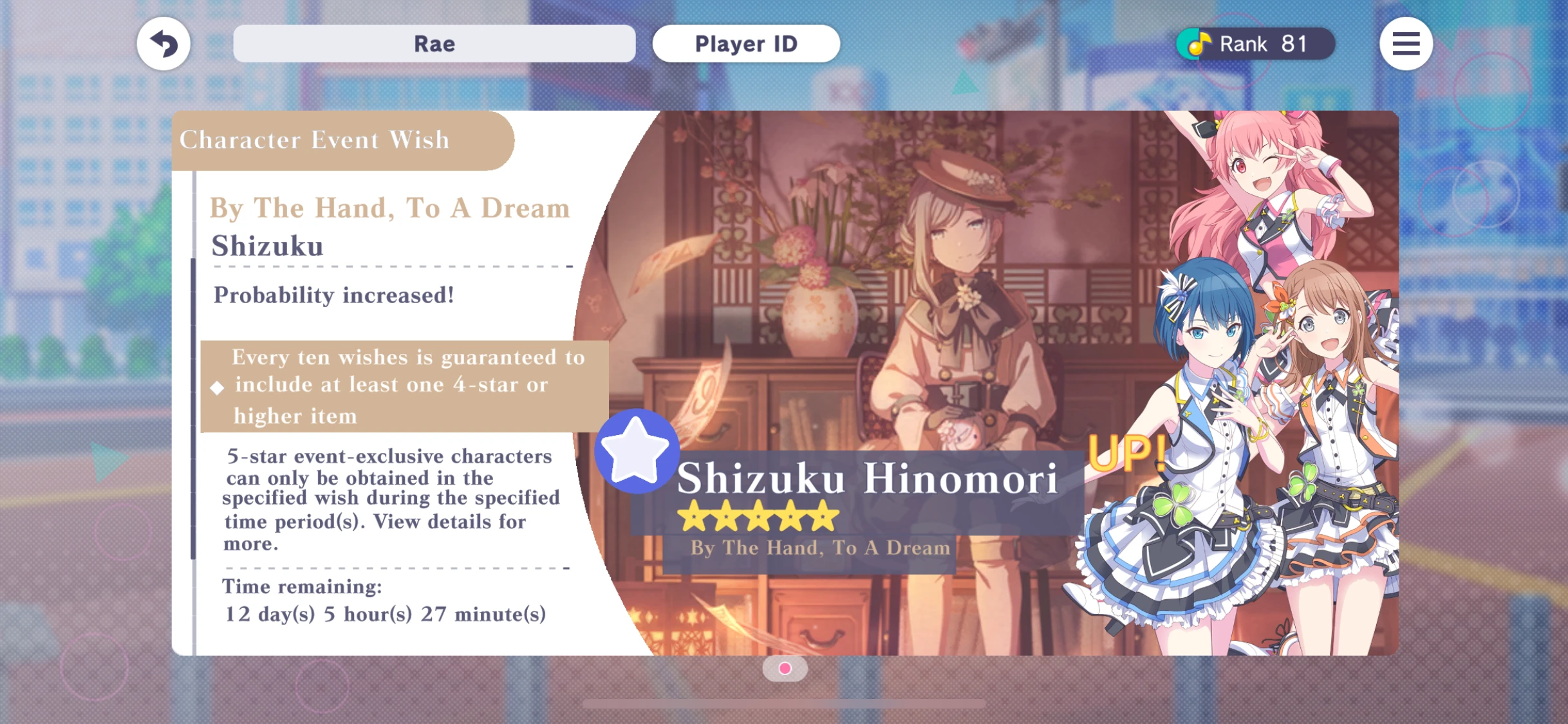Open the hamburger menu

click(1406, 43)
